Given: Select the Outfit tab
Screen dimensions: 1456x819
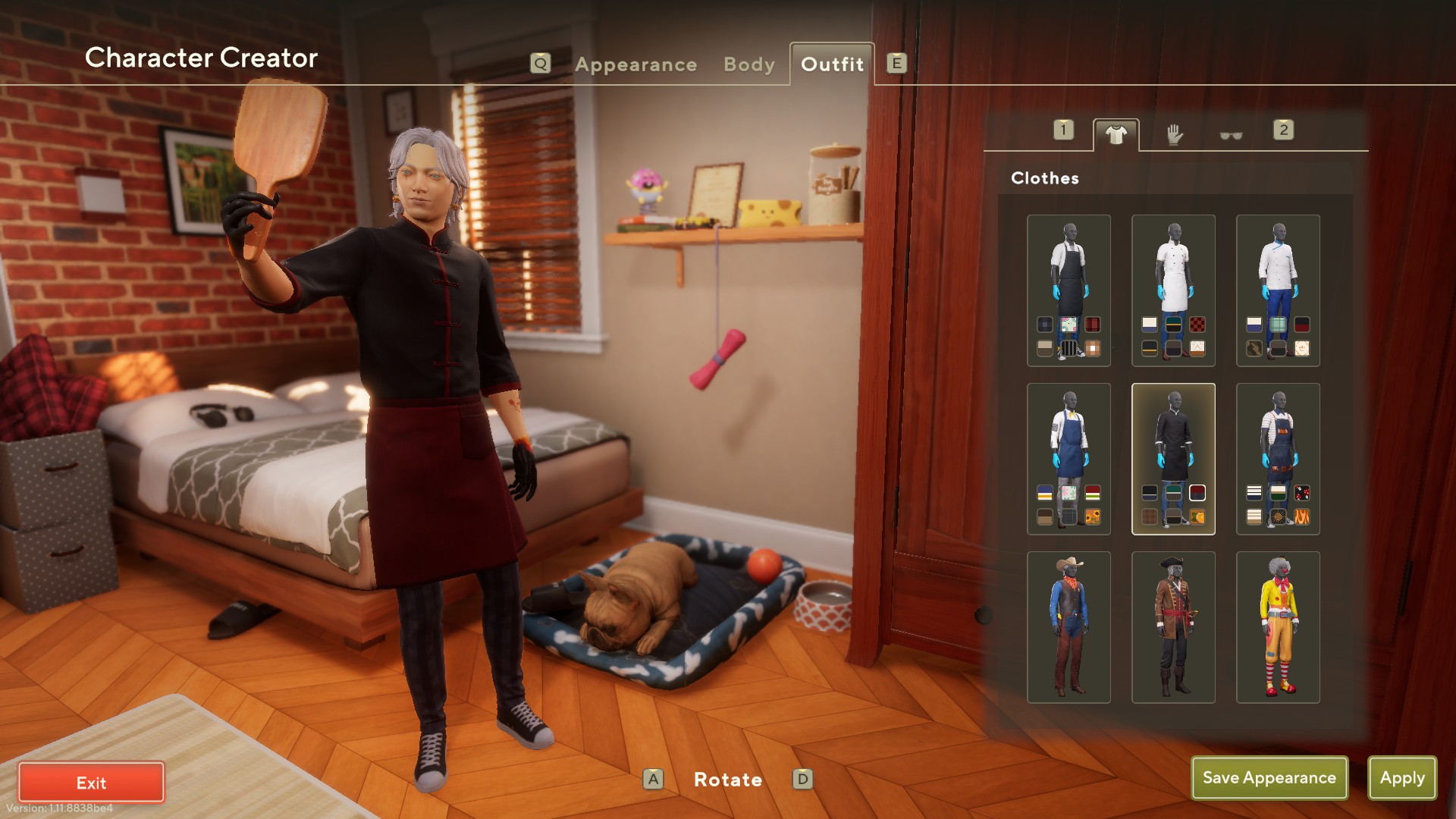Looking at the screenshot, I should pyautogui.click(x=832, y=64).
